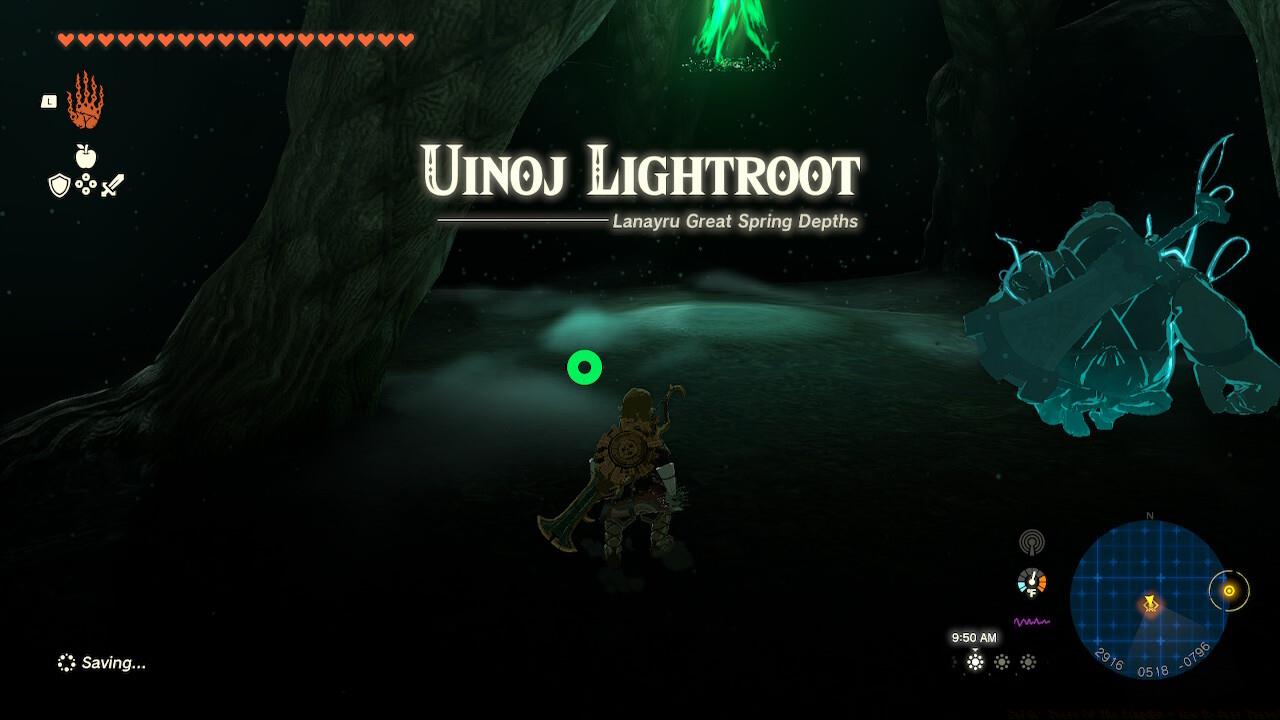Click the arrow above the weather forecast row
Image resolution: width=1280 pixels, height=720 pixels.
(975, 650)
